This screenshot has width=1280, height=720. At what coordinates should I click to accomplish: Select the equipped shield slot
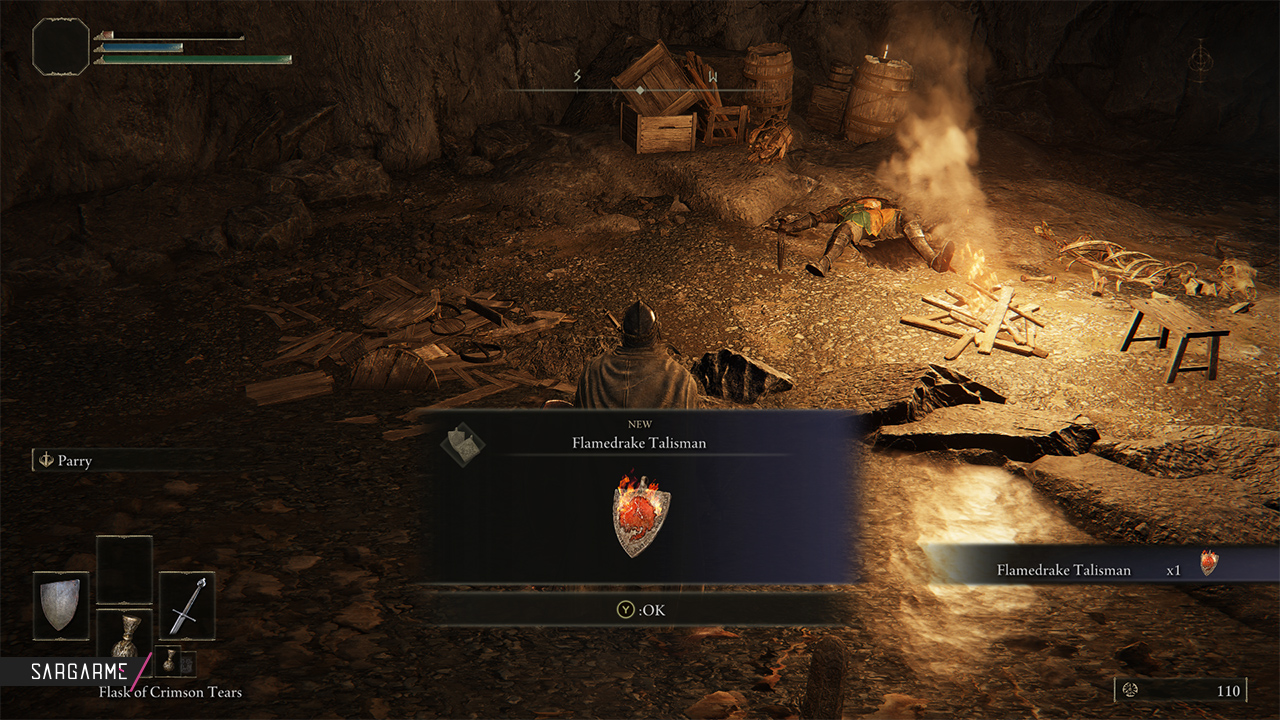61,605
